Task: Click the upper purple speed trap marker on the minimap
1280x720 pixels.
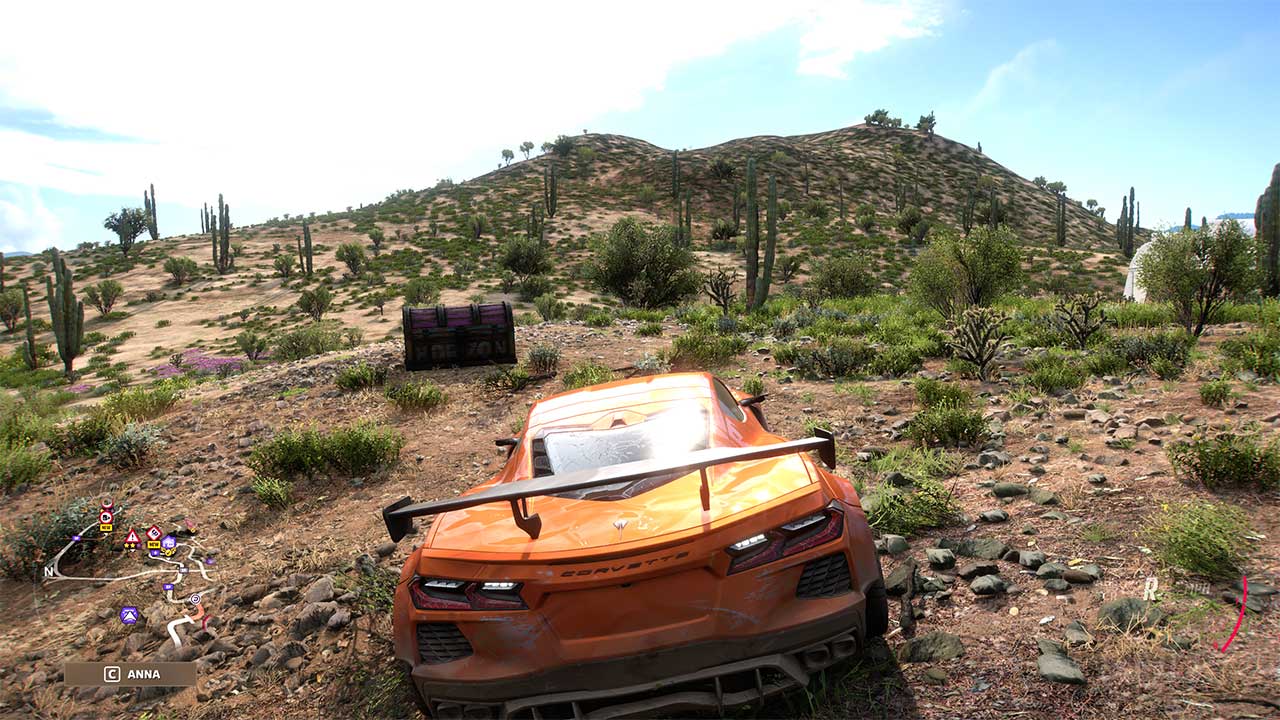Action: pos(183,570)
